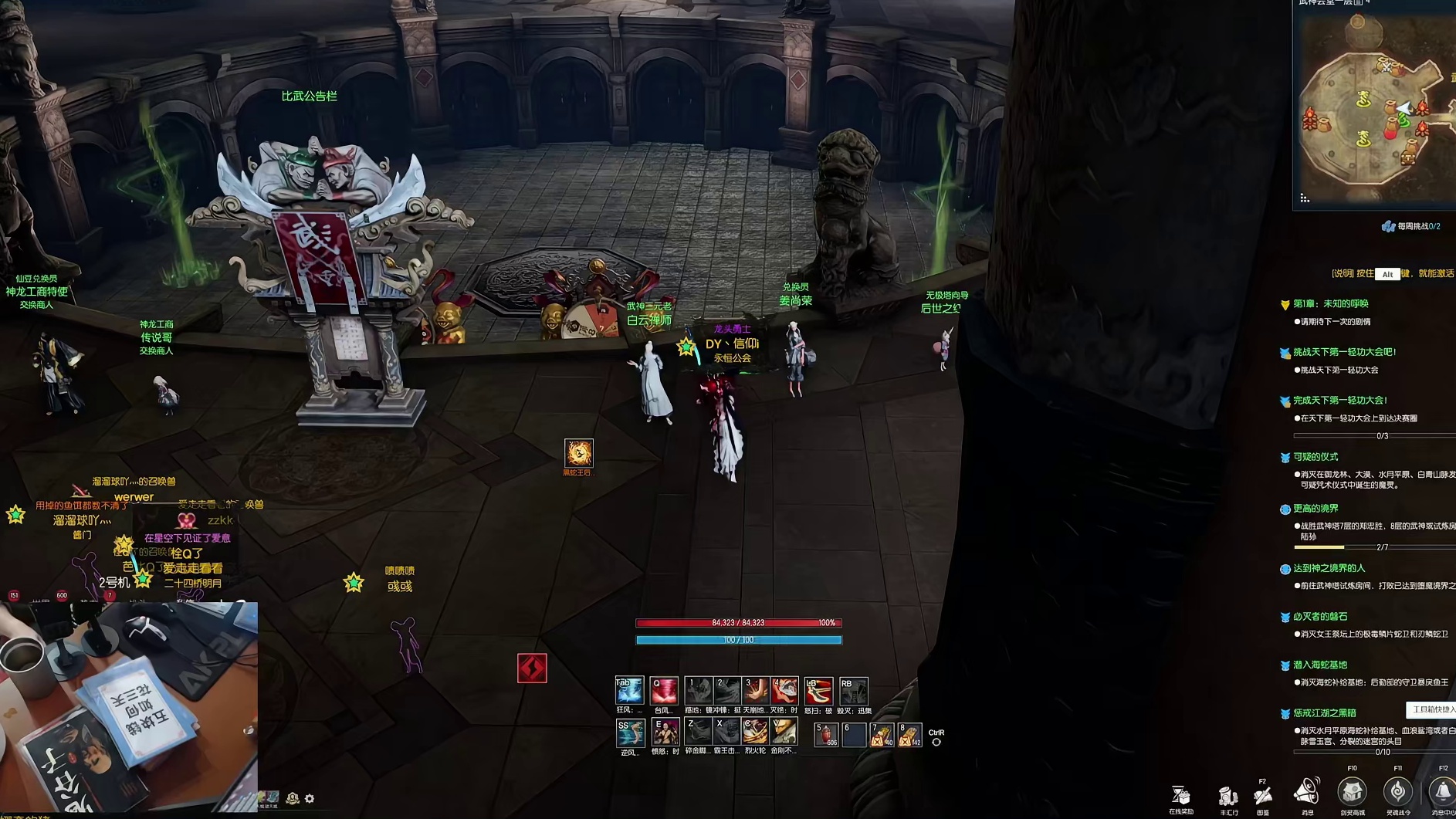Viewport: 1456px width, 819px height.
Task: Open the 图鉴 codex icon
Action: pyautogui.click(x=1263, y=795)
